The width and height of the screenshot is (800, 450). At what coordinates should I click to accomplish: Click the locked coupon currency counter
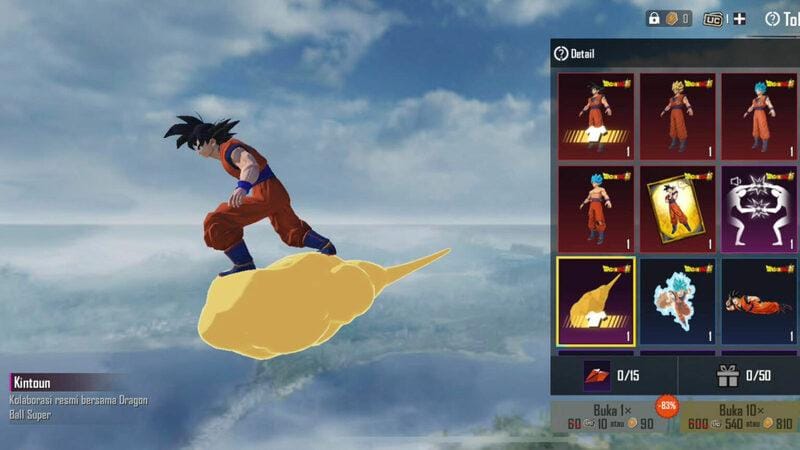[x=669, y=19]
